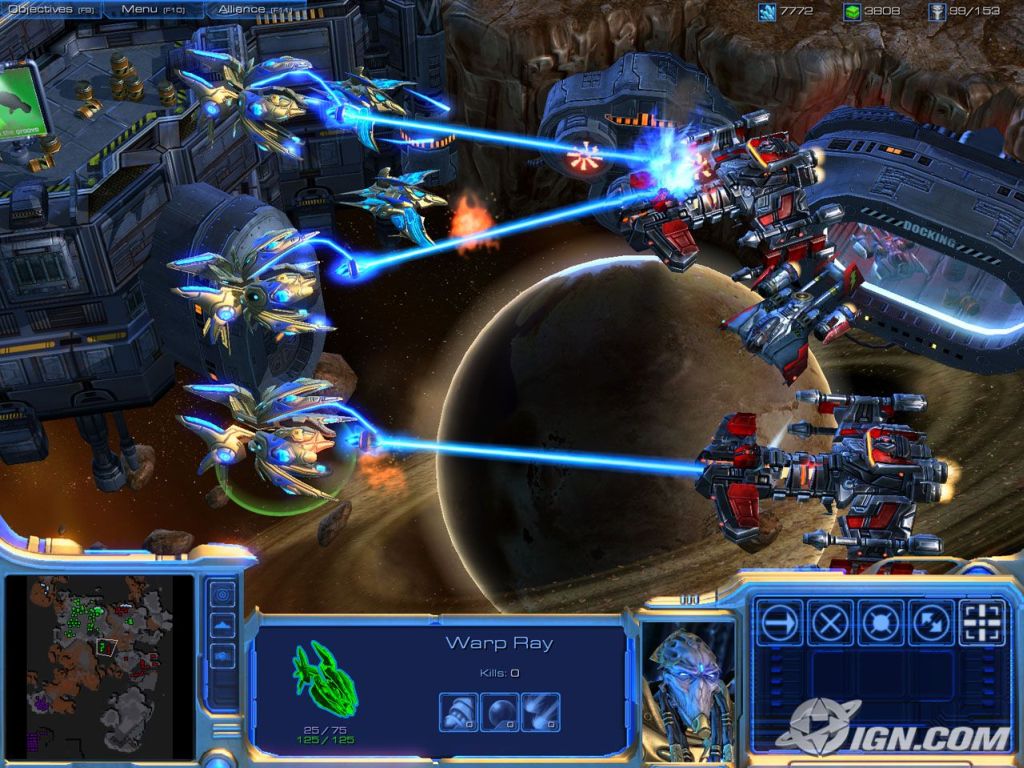
Task: Click the bottom minimap side button
Action: tap(222, 657)
